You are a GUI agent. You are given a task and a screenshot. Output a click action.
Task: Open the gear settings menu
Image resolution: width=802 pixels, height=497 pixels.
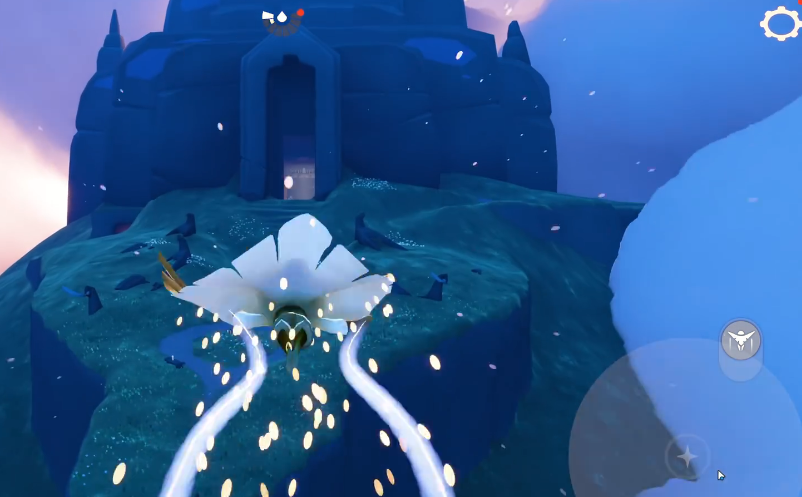tap(780, 23)
